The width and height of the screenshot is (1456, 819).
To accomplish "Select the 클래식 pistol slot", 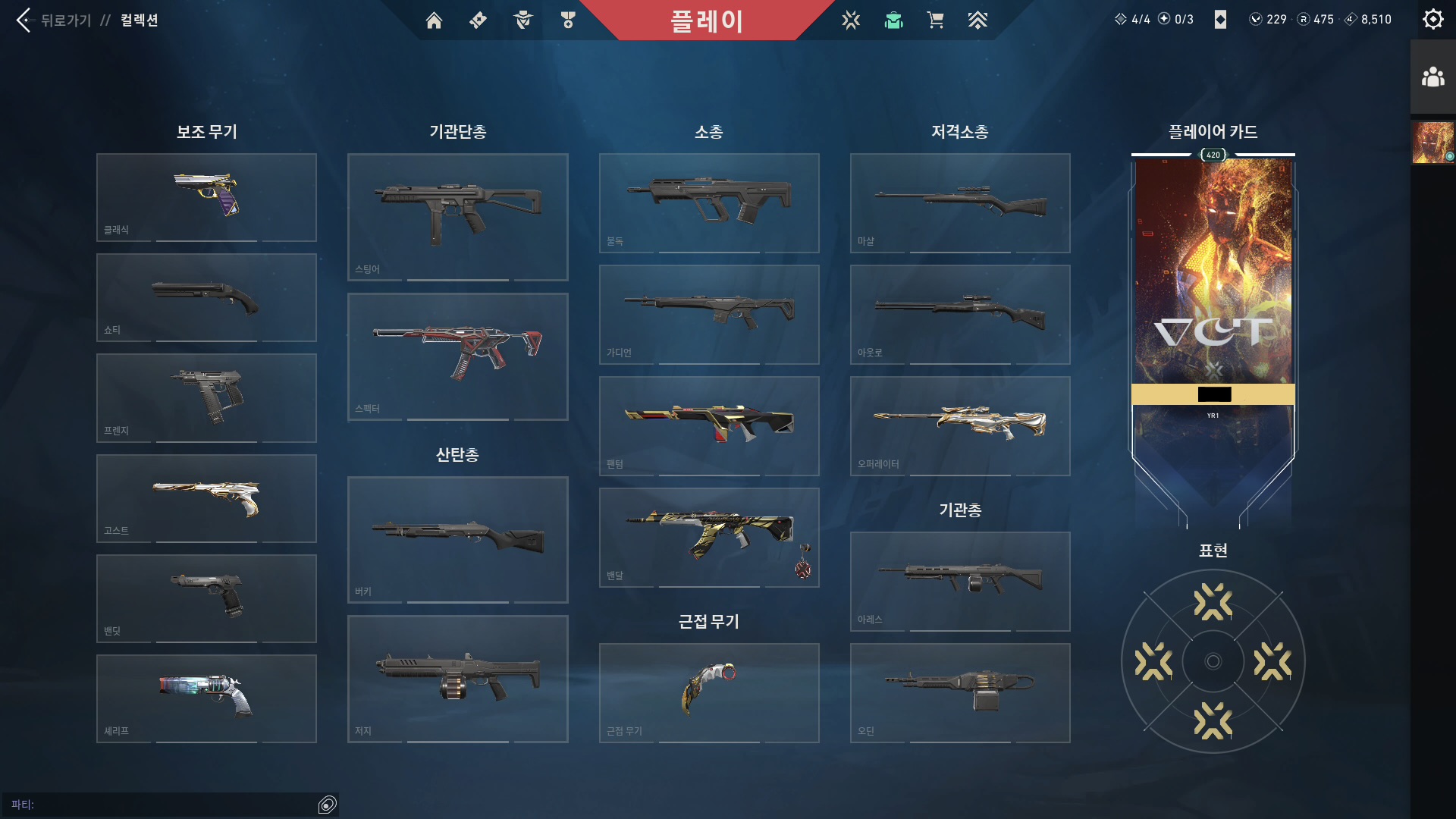I will pyautogui.click(x=206, y=197).
